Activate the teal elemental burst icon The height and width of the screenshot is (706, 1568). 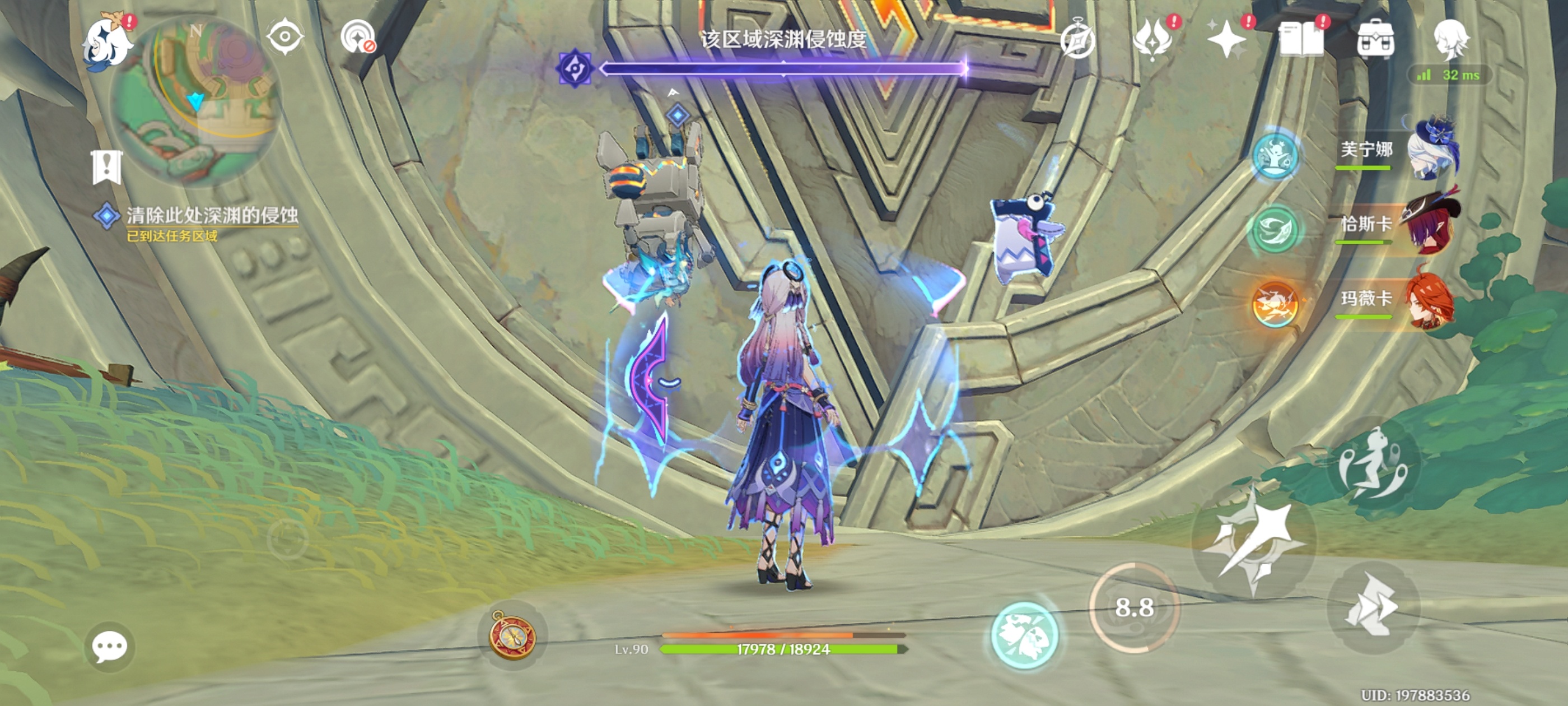tap(1024, 636)
